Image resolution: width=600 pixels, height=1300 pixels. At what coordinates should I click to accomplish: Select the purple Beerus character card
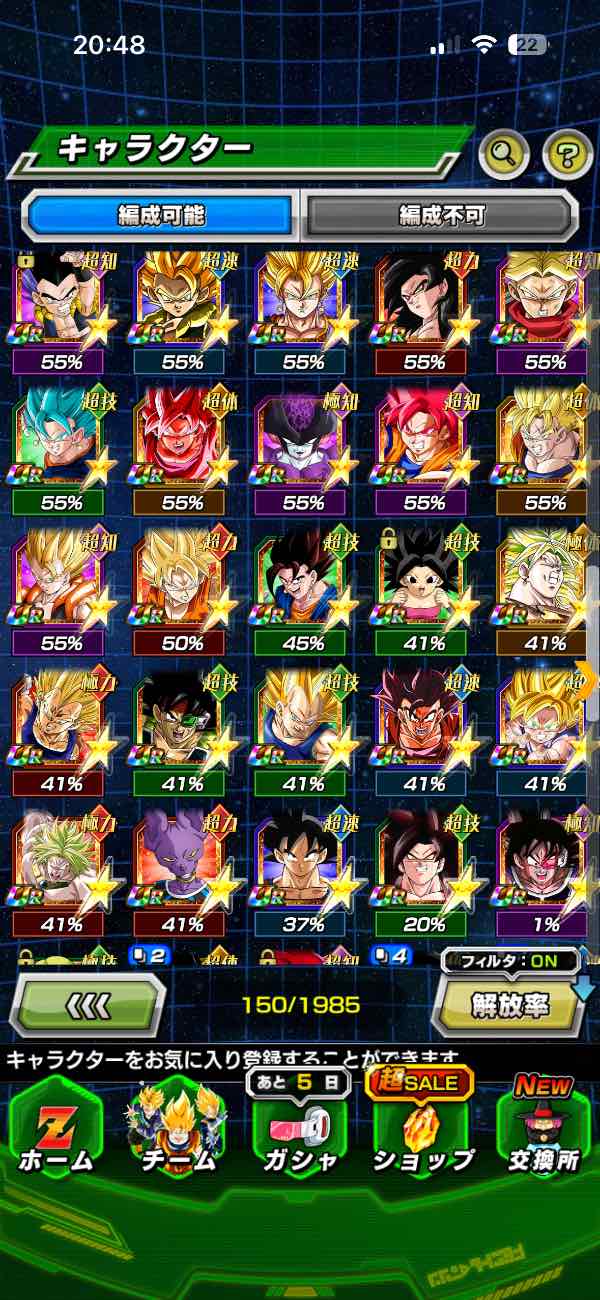pos(182,872)
